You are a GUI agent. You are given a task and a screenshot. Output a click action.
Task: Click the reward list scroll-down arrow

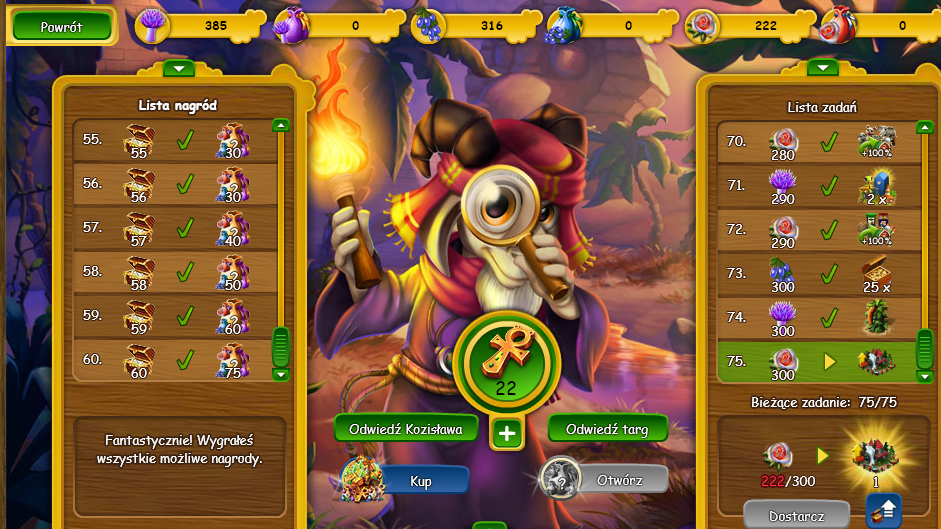click(x=281, y=375)
